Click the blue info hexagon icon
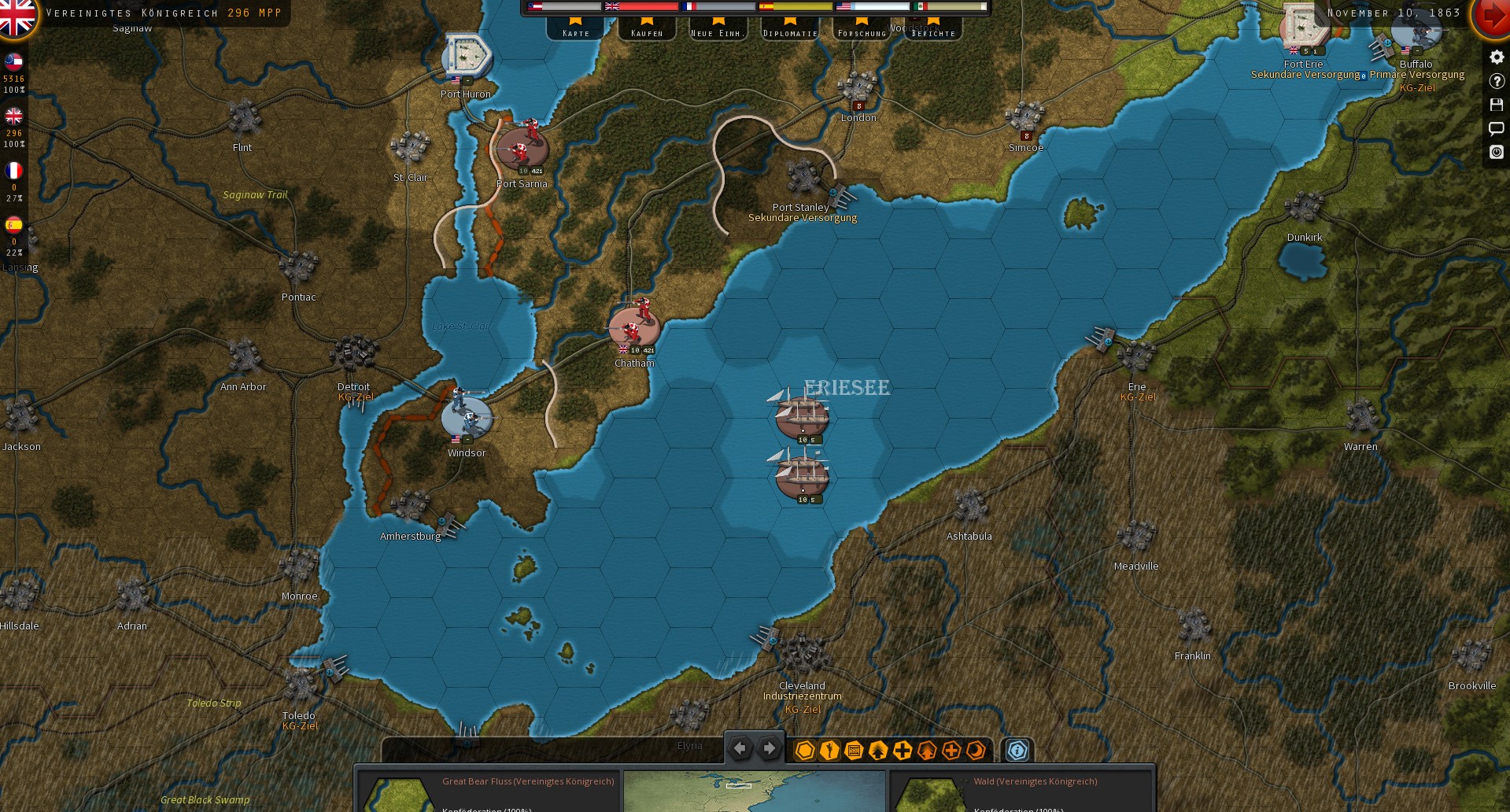 (x=1018, y=751)
